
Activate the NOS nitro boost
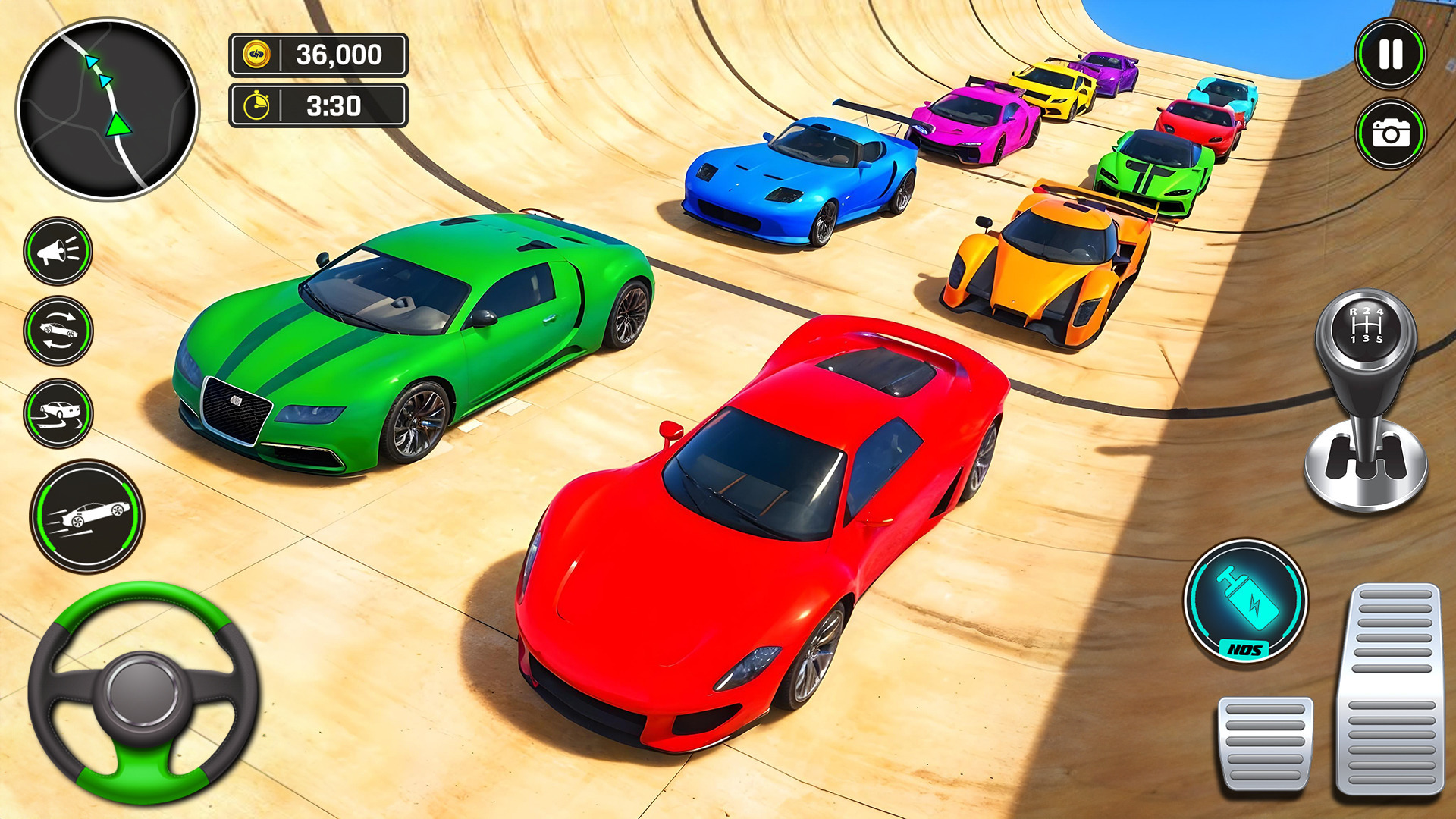[x=1245, y=601]
